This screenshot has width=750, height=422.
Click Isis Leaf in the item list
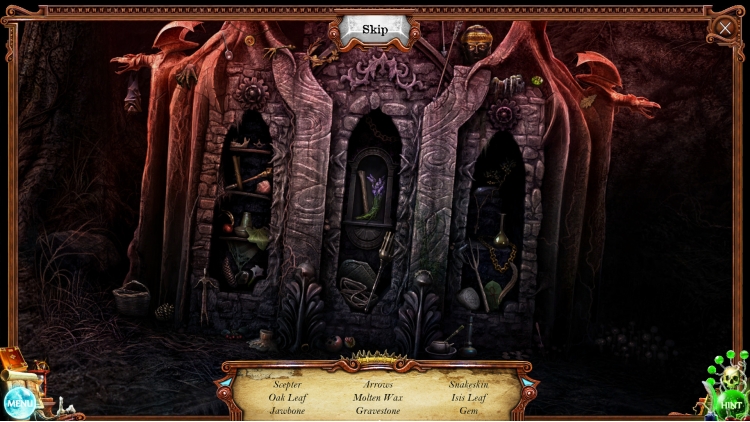coord(468,397)
